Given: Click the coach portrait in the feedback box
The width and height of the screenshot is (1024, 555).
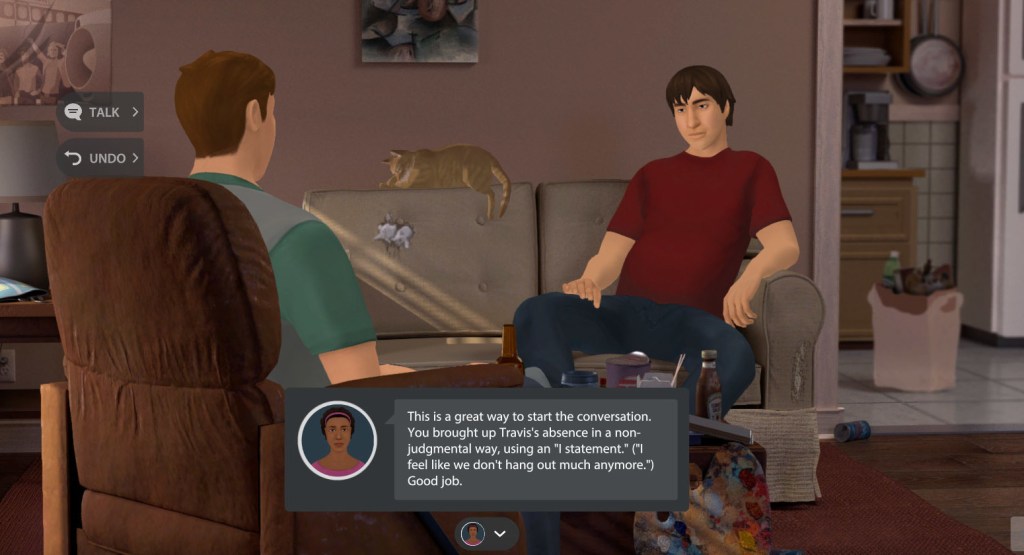Looking at the screenshot, I should point(337,441).
